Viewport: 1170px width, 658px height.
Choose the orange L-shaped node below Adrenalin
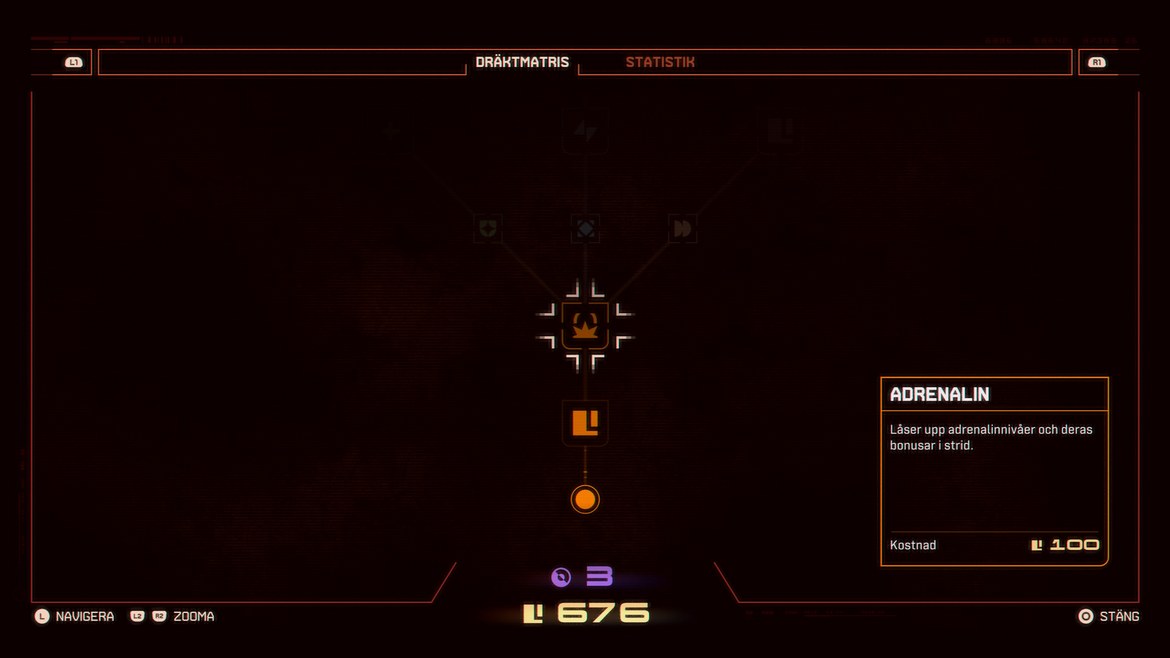click(x=585, y=423)
